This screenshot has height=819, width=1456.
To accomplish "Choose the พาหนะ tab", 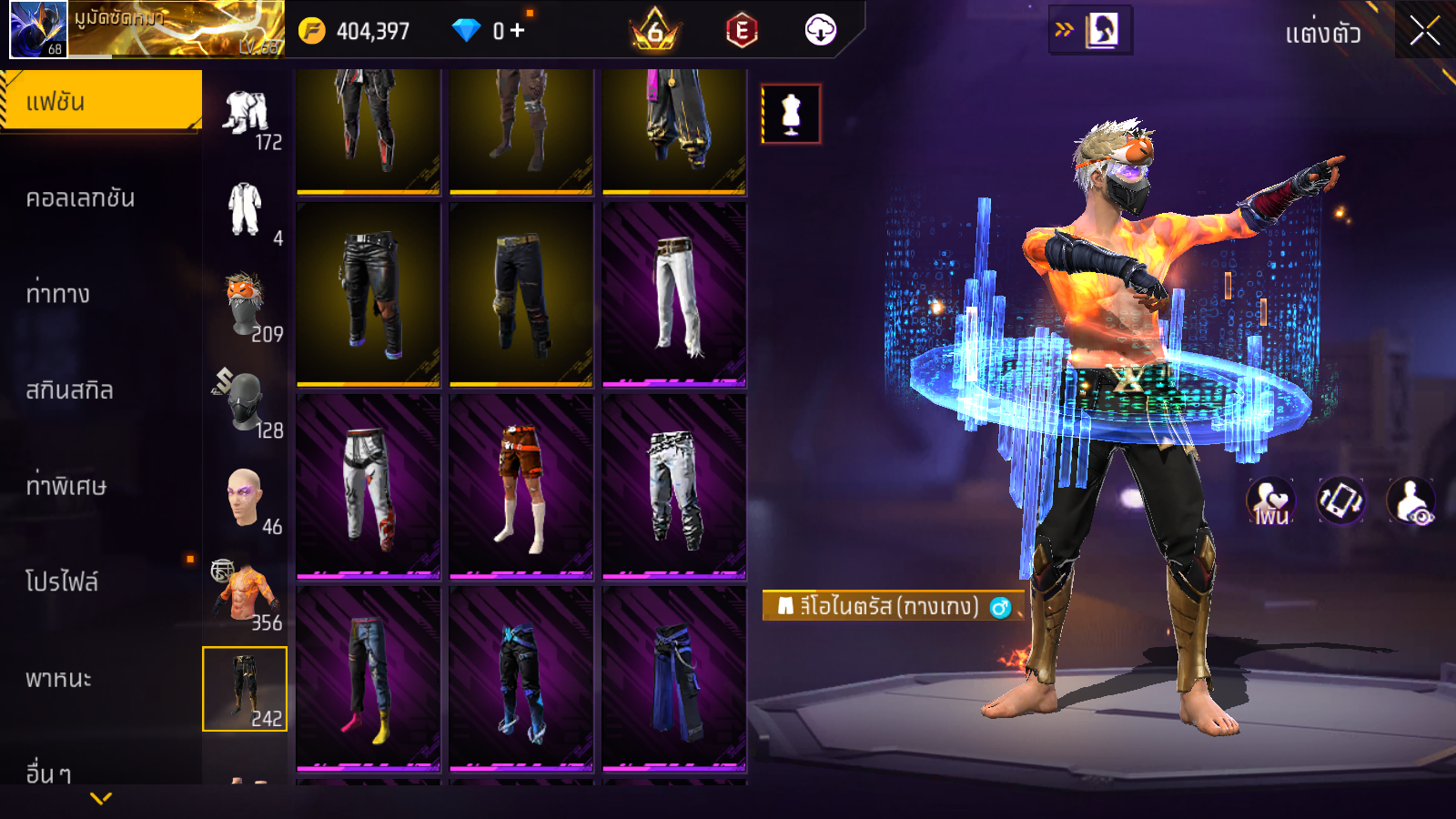I will coord(58,679).
